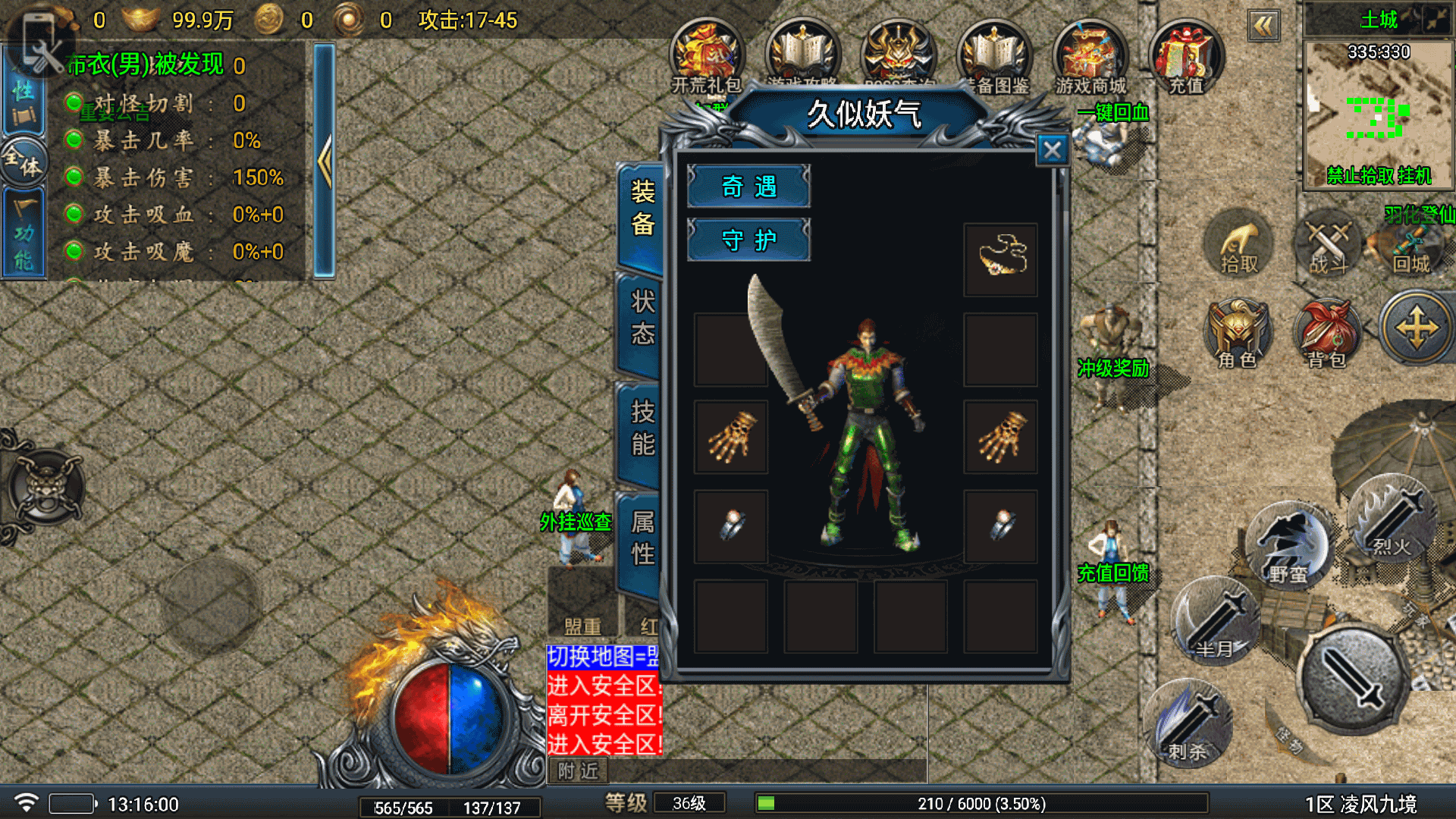Image resolution: width=1456 pixels, height=819 pixels.
Task: Select the equipped necklace slot
Action: (x=1000, y=259)
